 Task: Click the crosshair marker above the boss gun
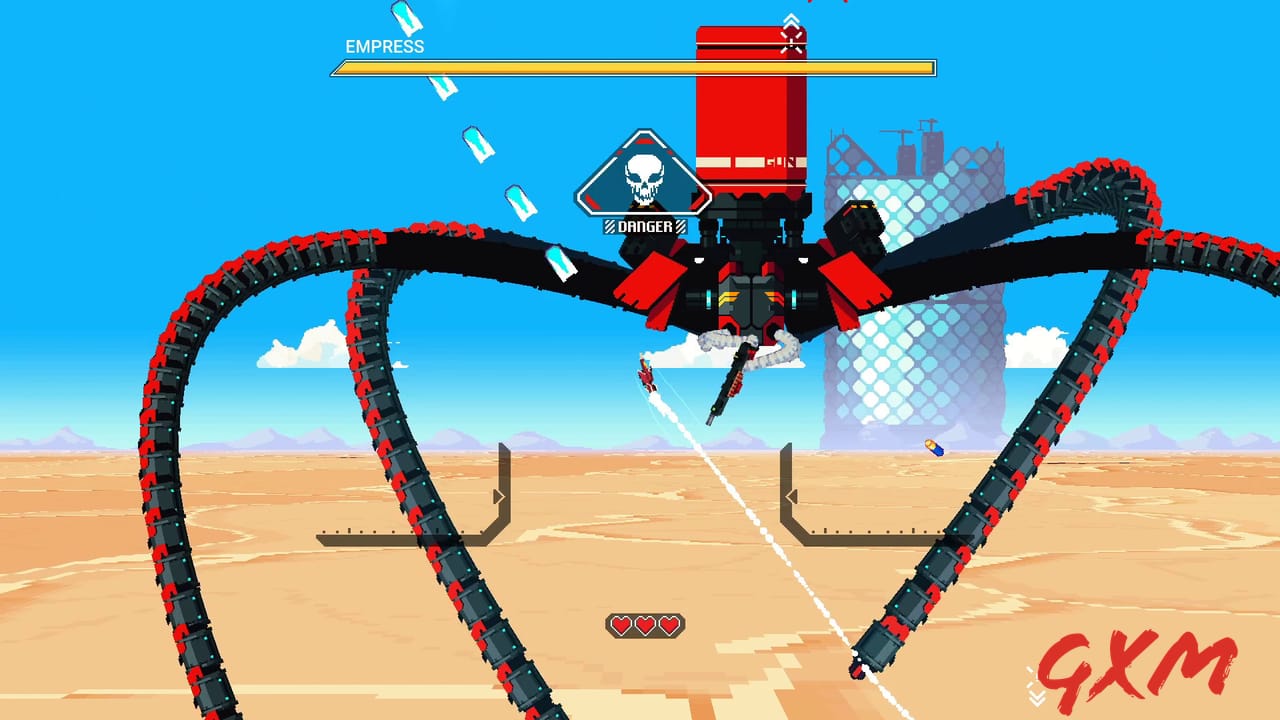[791, 40]
